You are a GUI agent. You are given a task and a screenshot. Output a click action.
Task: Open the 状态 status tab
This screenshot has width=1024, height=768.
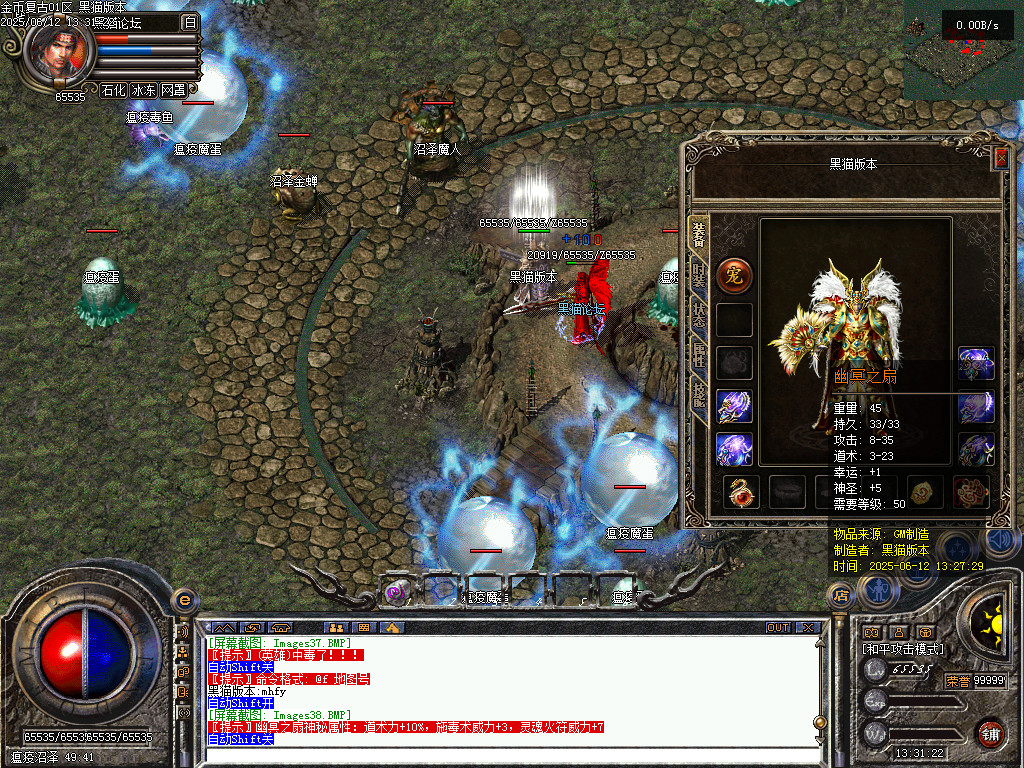click(x=698, y=315)
